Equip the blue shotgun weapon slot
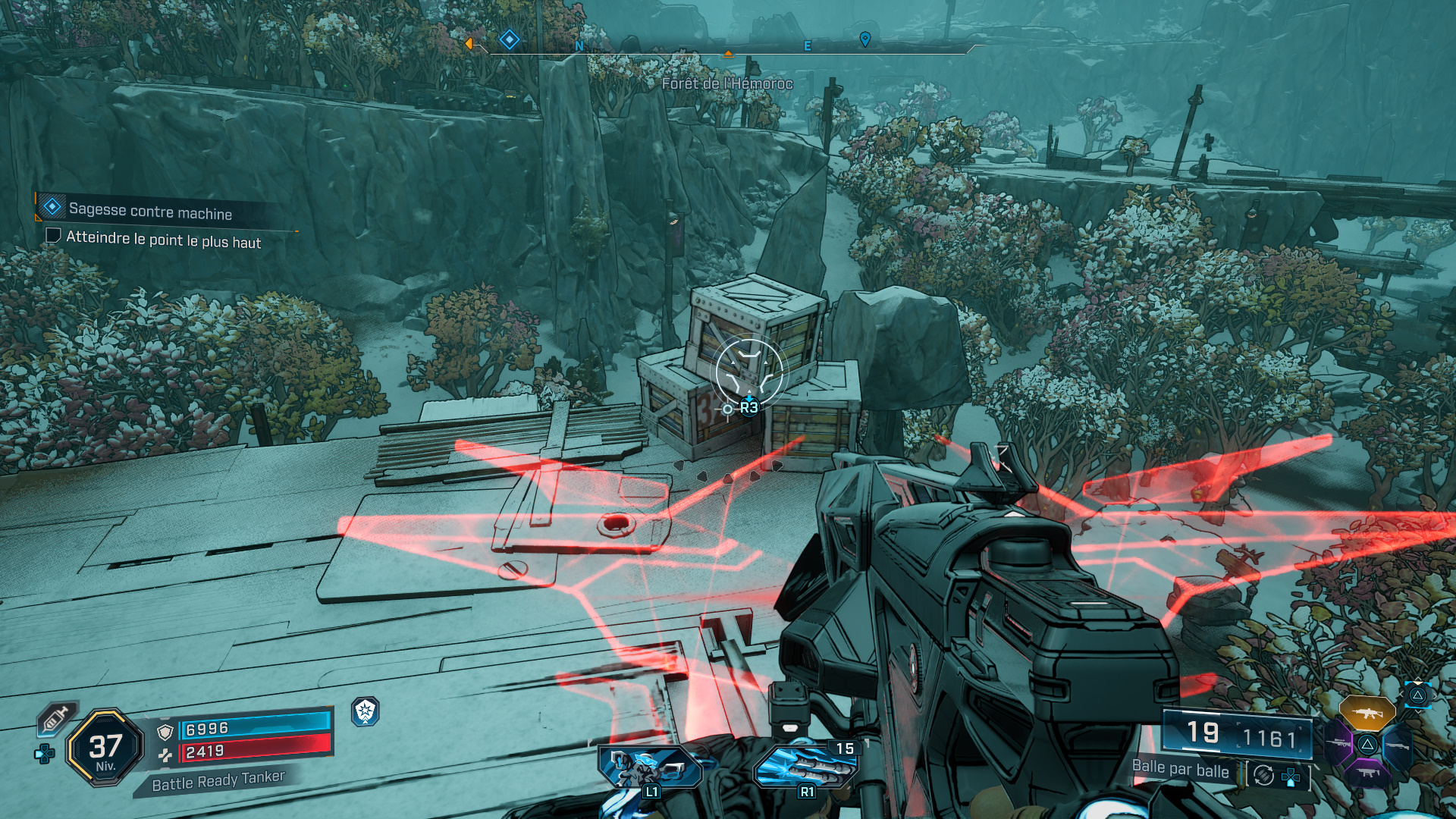The height and width of the screenshot is (819, 1456). pyautogui.click(x=1398, y=745)
